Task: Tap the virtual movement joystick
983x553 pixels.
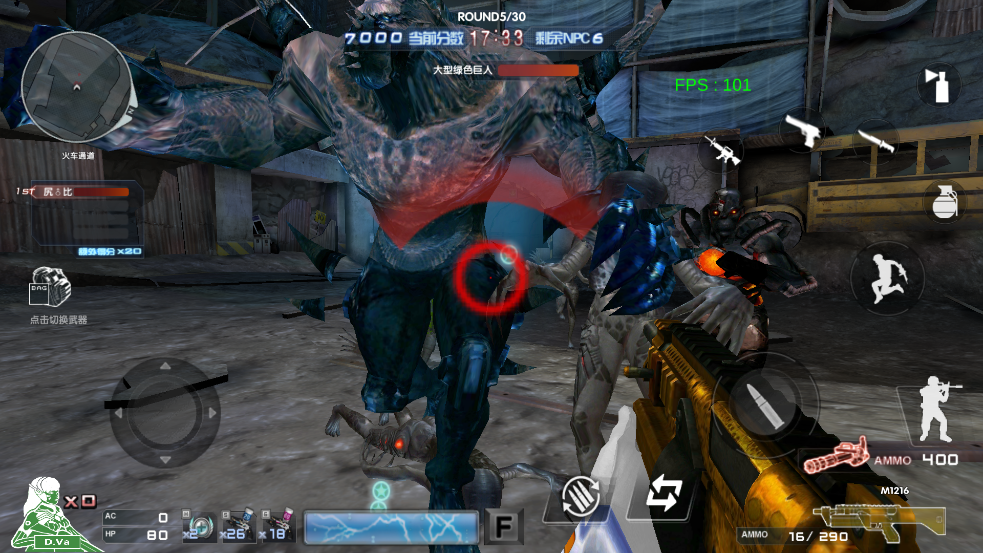Action: [x=164, y=411]
